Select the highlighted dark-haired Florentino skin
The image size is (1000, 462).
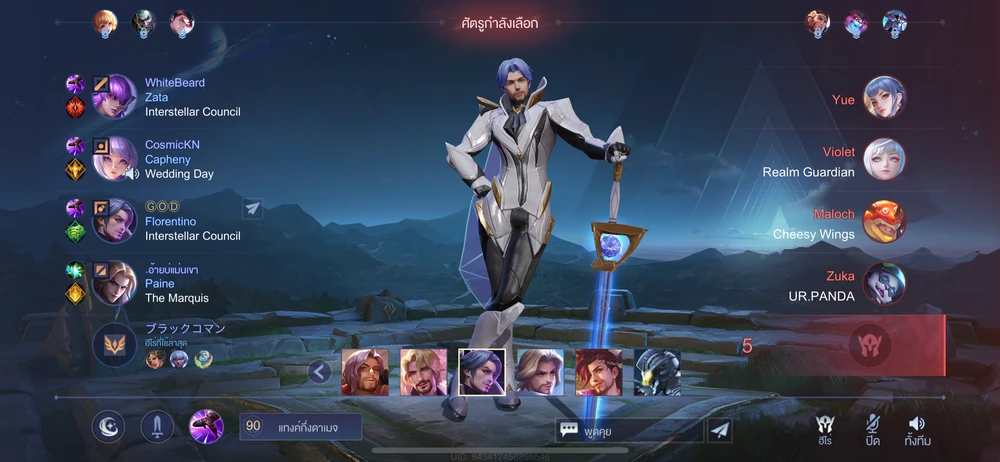pos(482,372)
